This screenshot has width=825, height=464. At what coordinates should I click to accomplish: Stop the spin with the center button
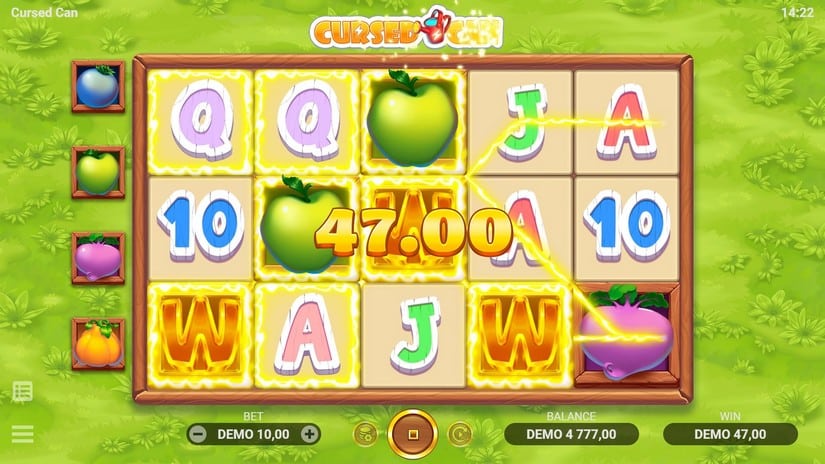[412, 434]
